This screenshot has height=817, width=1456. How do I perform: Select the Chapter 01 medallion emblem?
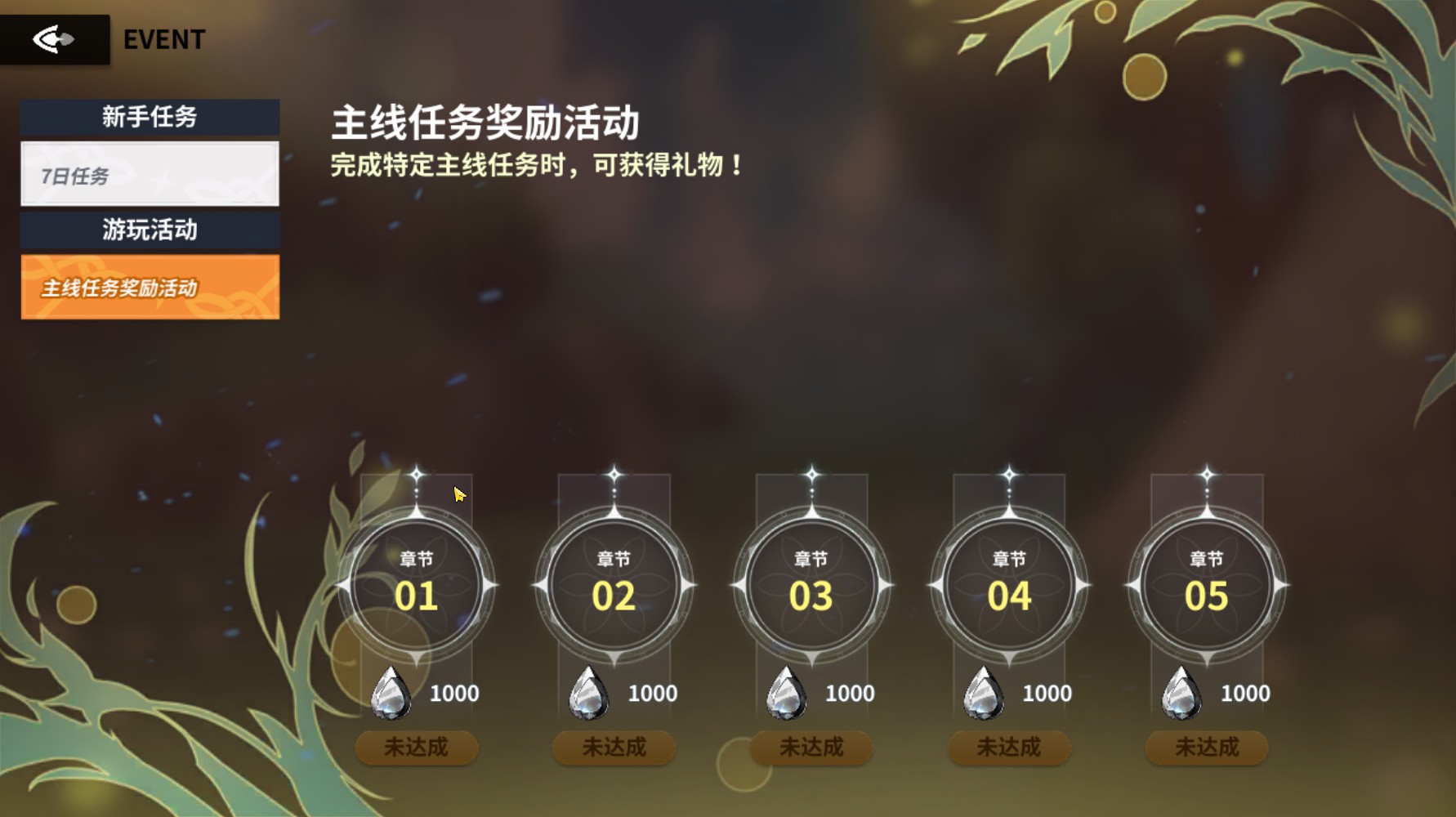click(x=417, y=584)
